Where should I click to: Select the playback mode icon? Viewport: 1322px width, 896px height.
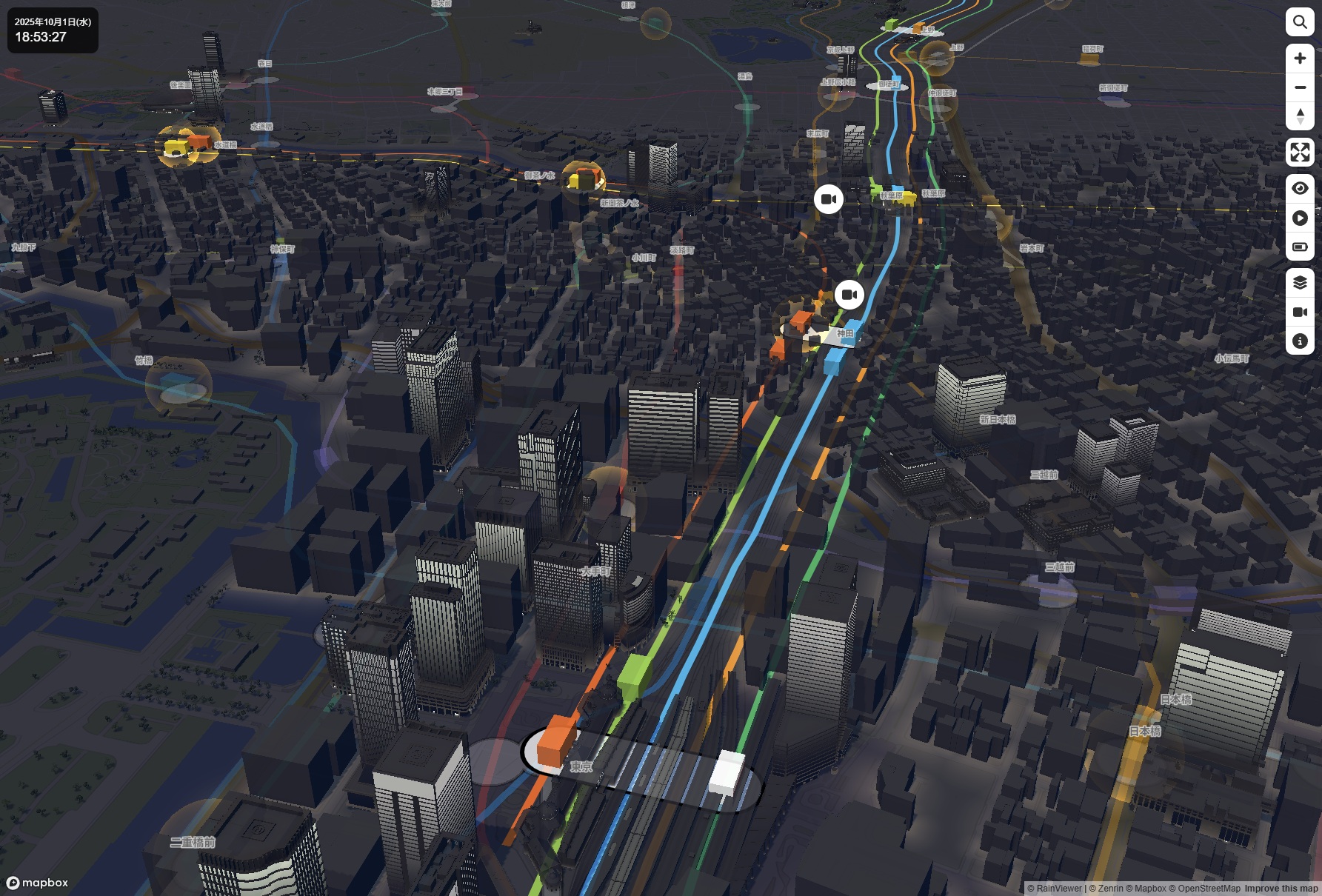pos(1300,218)
